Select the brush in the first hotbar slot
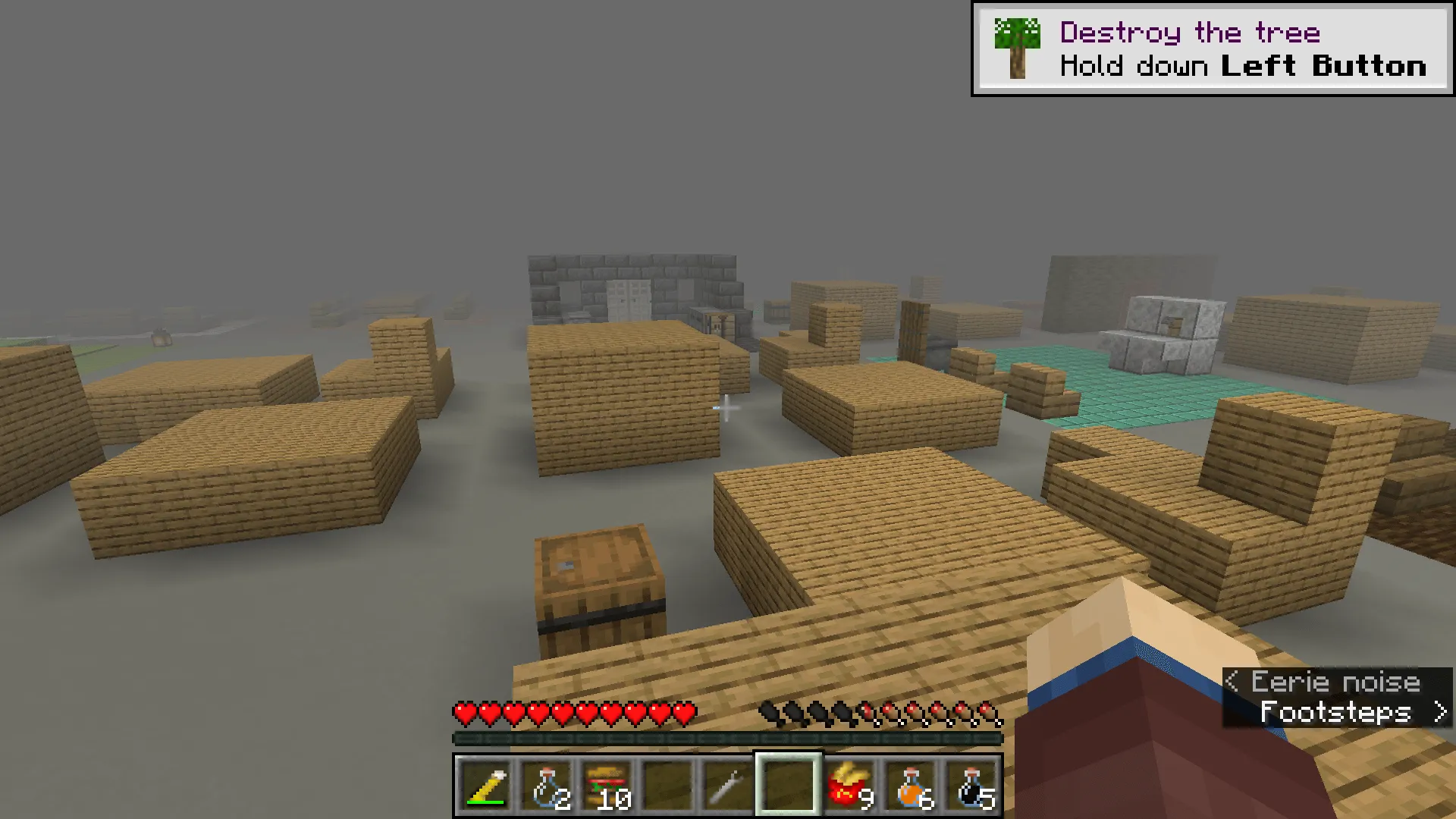This screenshot has height=819, width=1456. coord(485,789)
